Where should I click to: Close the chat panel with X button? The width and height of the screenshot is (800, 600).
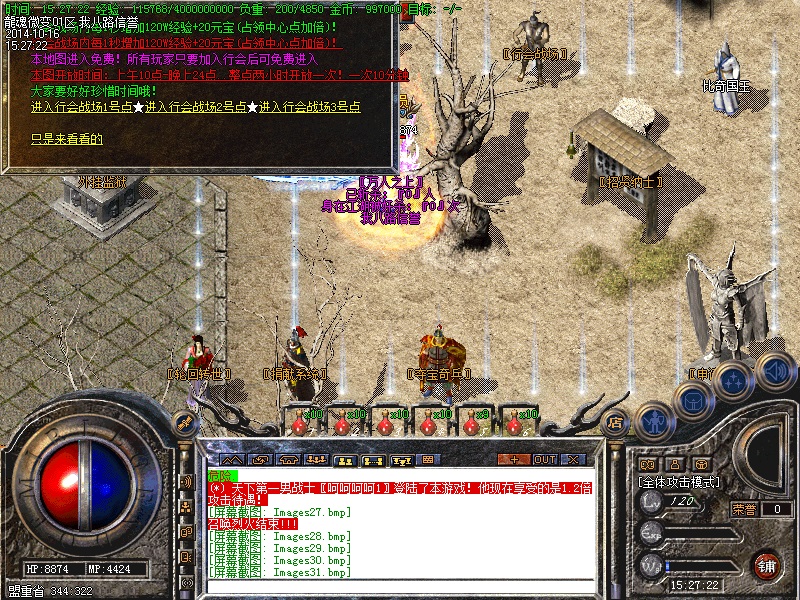(574, 459)
